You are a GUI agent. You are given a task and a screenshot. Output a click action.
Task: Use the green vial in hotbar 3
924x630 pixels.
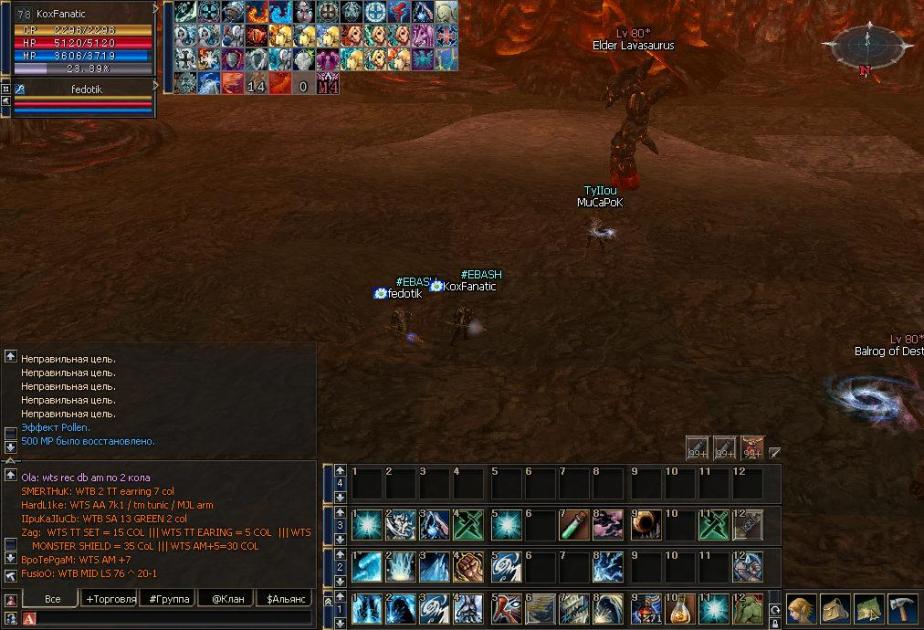574,524
